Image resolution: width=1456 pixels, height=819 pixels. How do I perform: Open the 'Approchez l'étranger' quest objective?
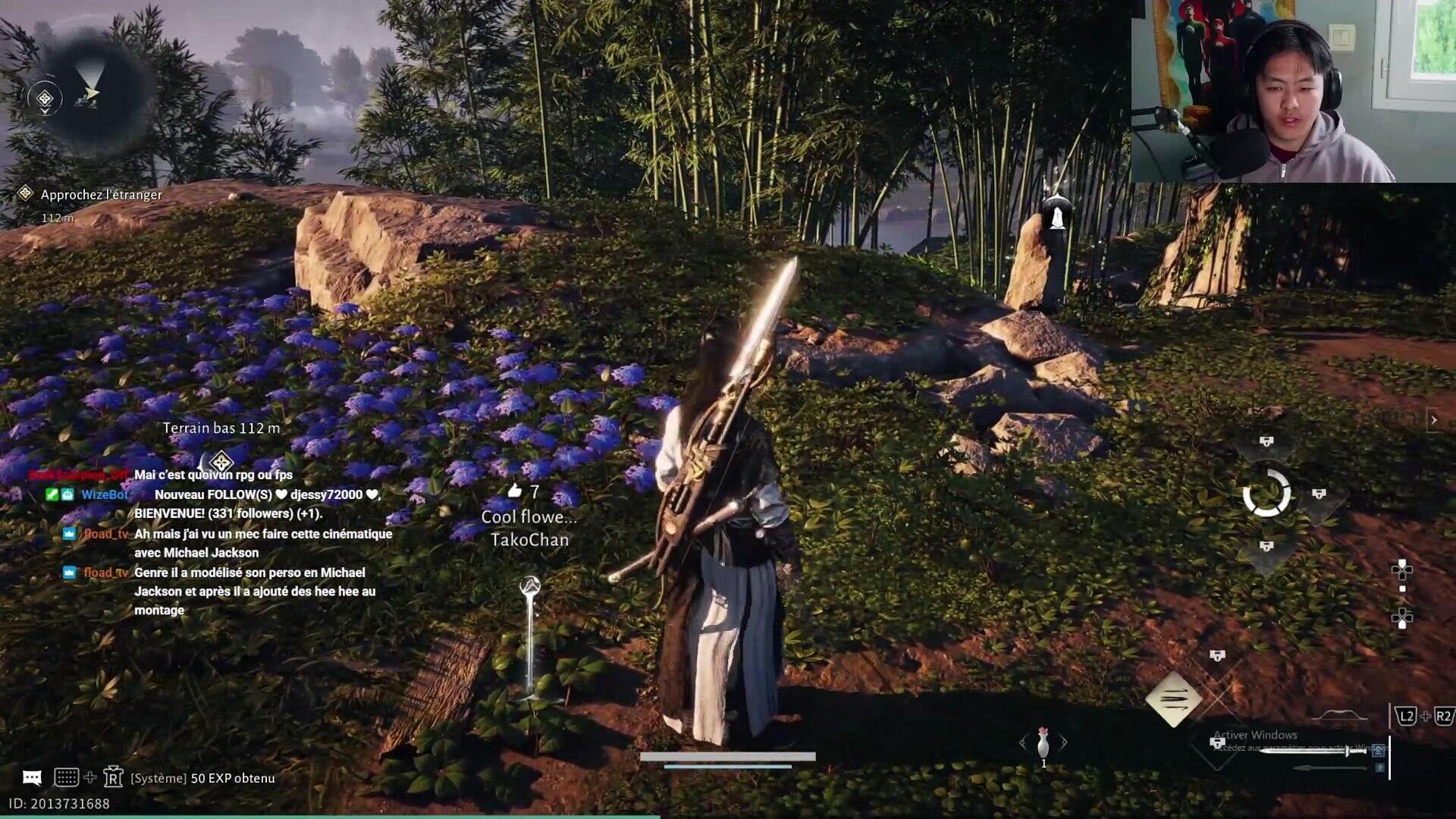(x=101, y=195)
